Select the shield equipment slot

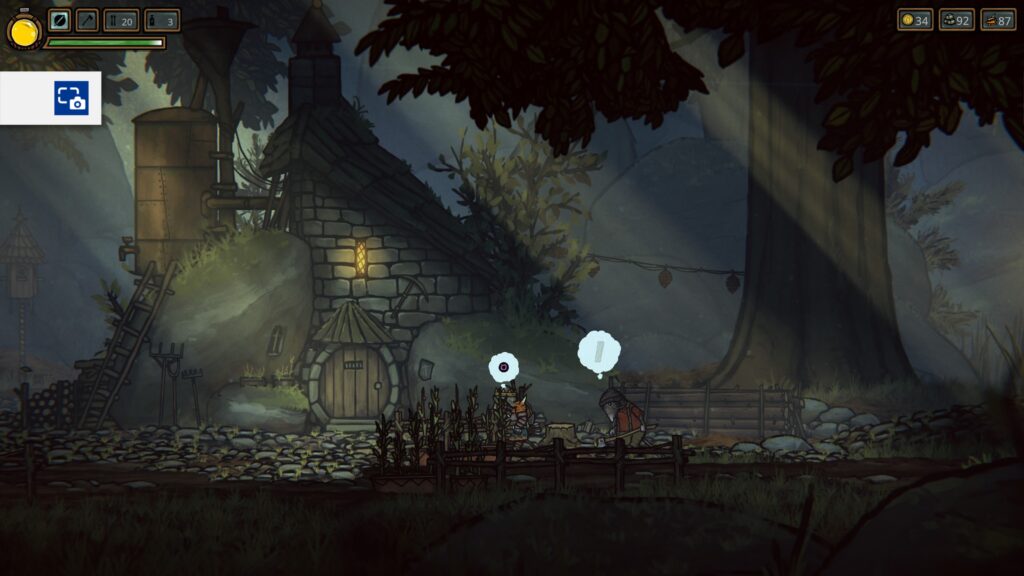pos(60,20)
